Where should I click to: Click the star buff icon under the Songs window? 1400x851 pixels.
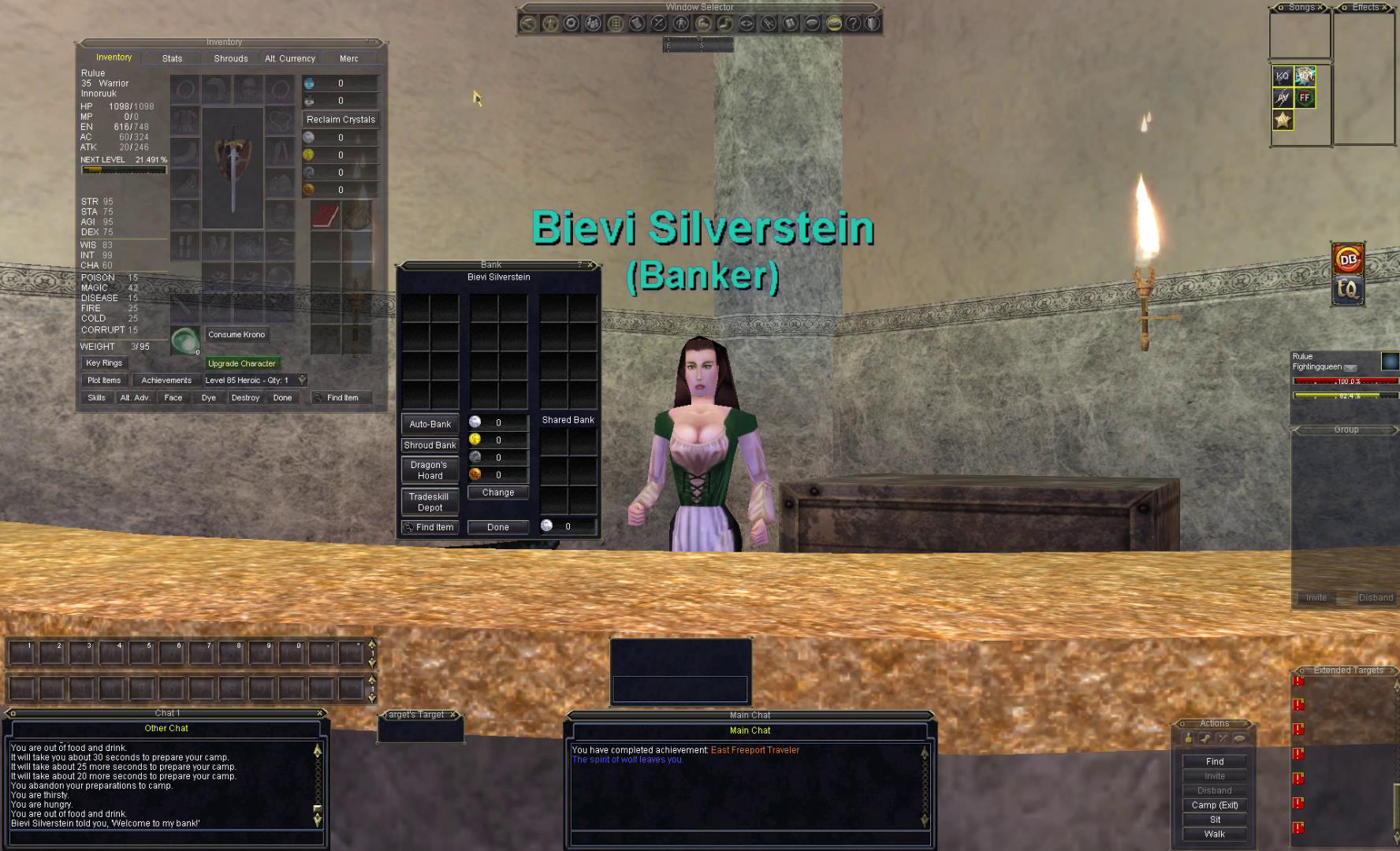click(1283, 120)
